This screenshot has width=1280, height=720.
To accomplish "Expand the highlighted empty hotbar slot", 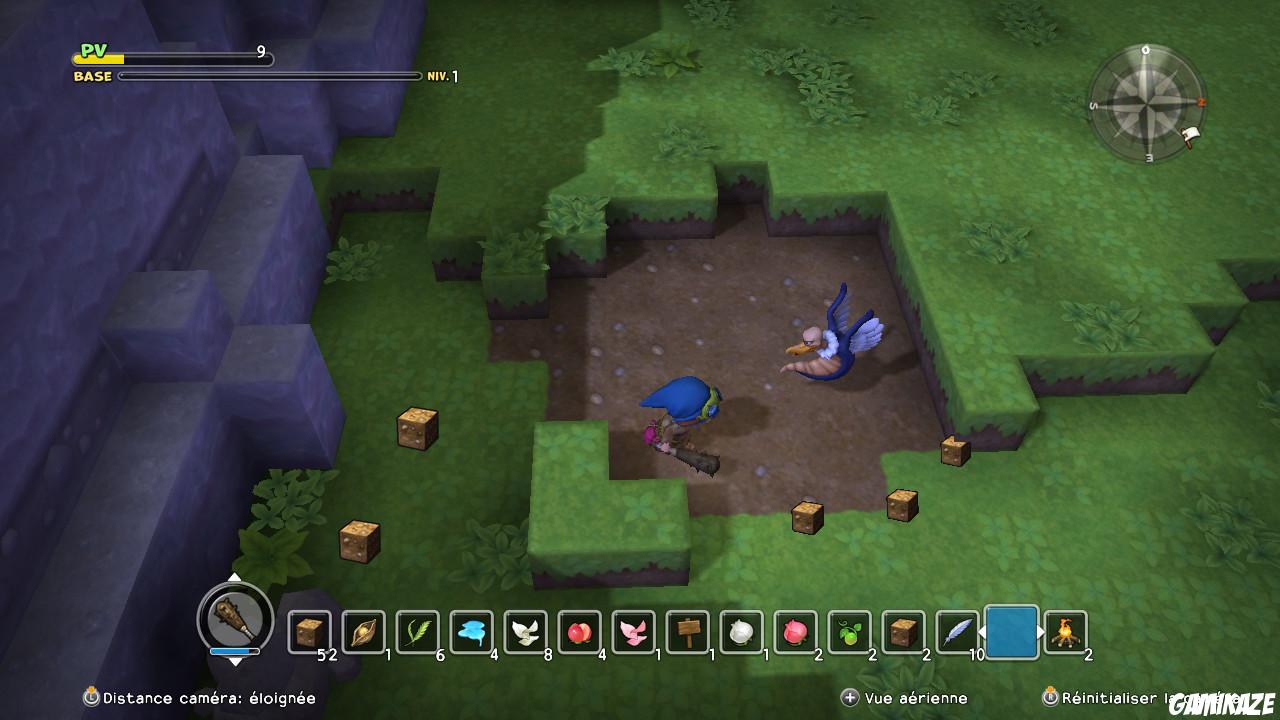I will (x=1010, y=630).
